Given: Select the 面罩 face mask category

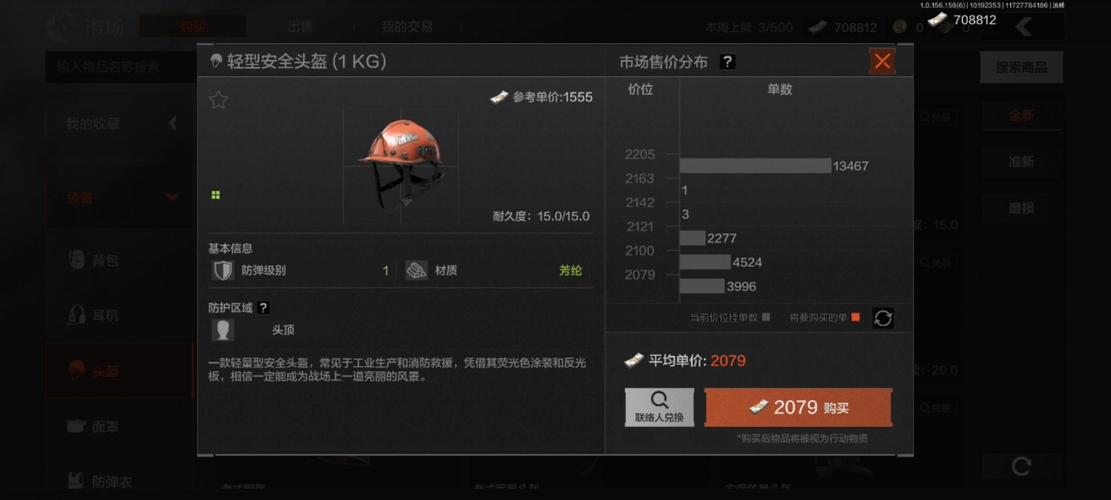Looking at the screenshot, I should pyautogui.click(x=105, y=427).
